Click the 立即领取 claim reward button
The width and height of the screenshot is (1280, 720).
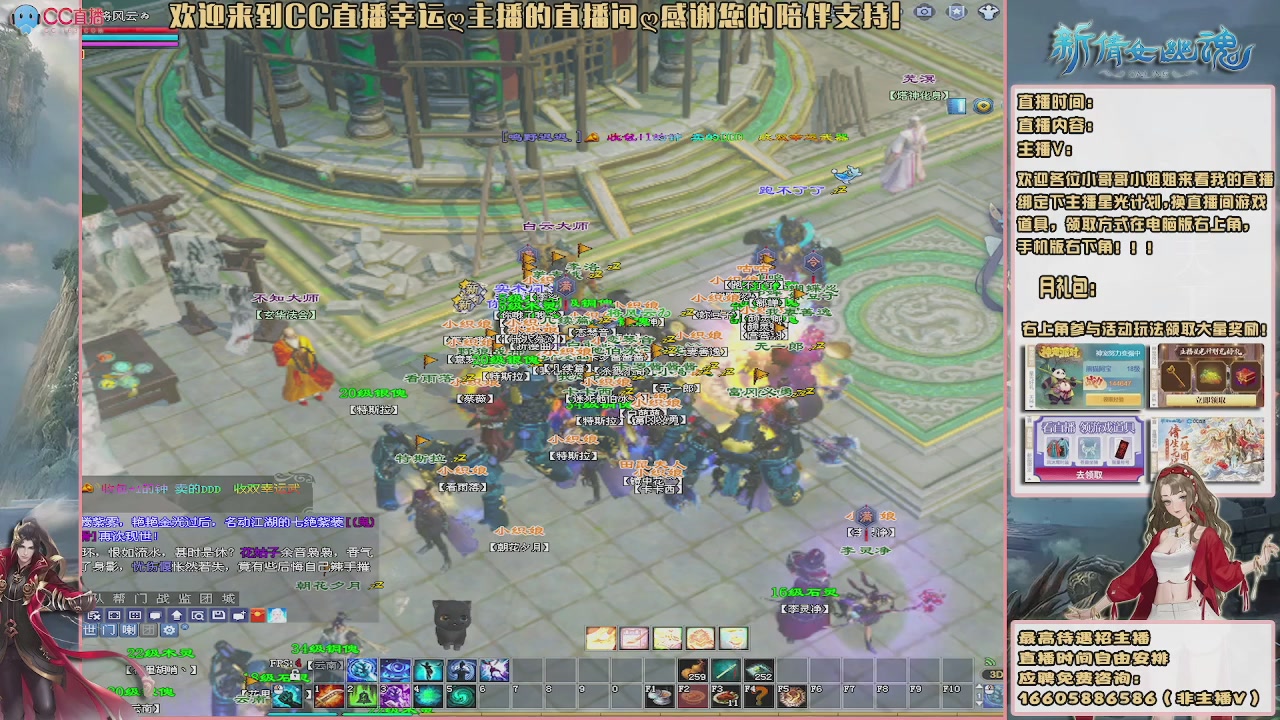1211,400
